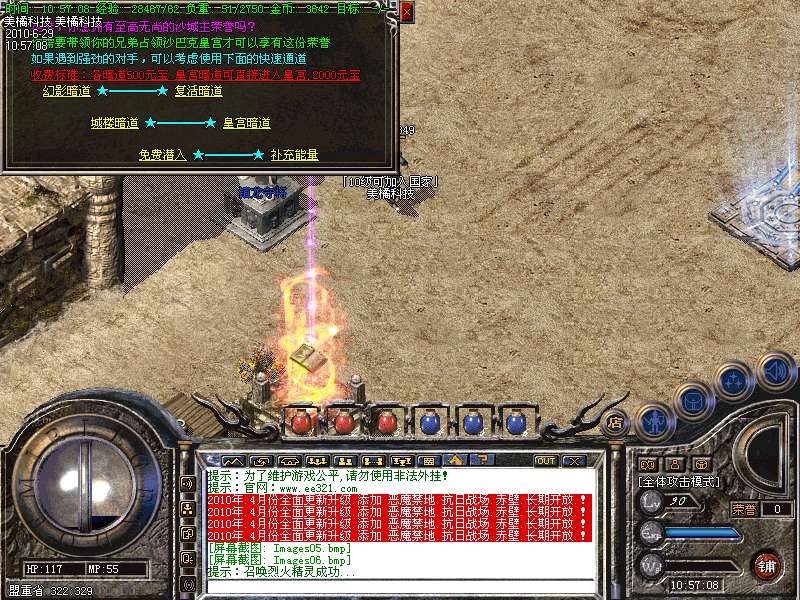Select the 皇宫暗道 passage option

tap(246, 123)
